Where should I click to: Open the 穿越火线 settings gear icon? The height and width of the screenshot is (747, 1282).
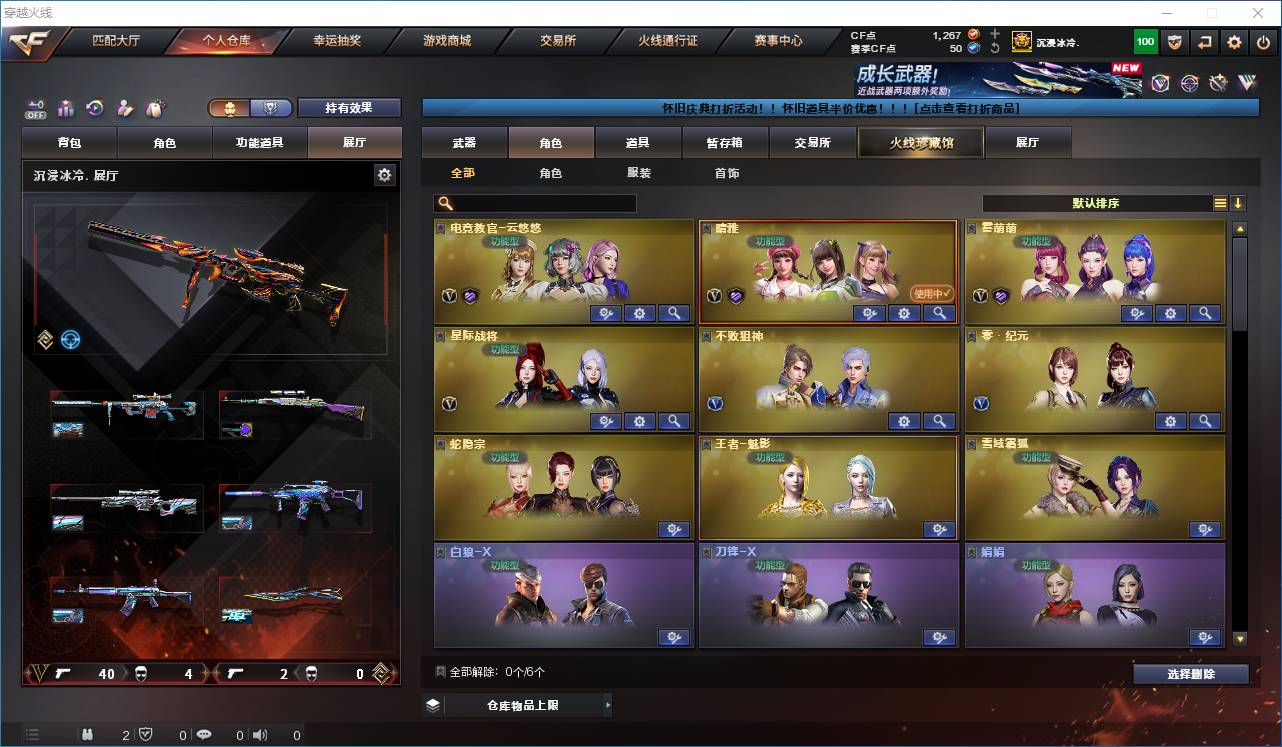[1233, 42]
